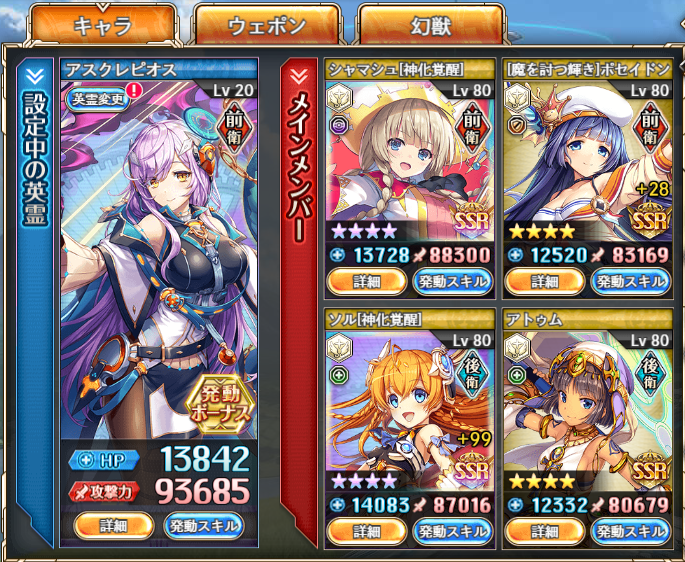
Task: Open 詳細 for ソル
Action: pyautogui.click(x=367, y=531)
